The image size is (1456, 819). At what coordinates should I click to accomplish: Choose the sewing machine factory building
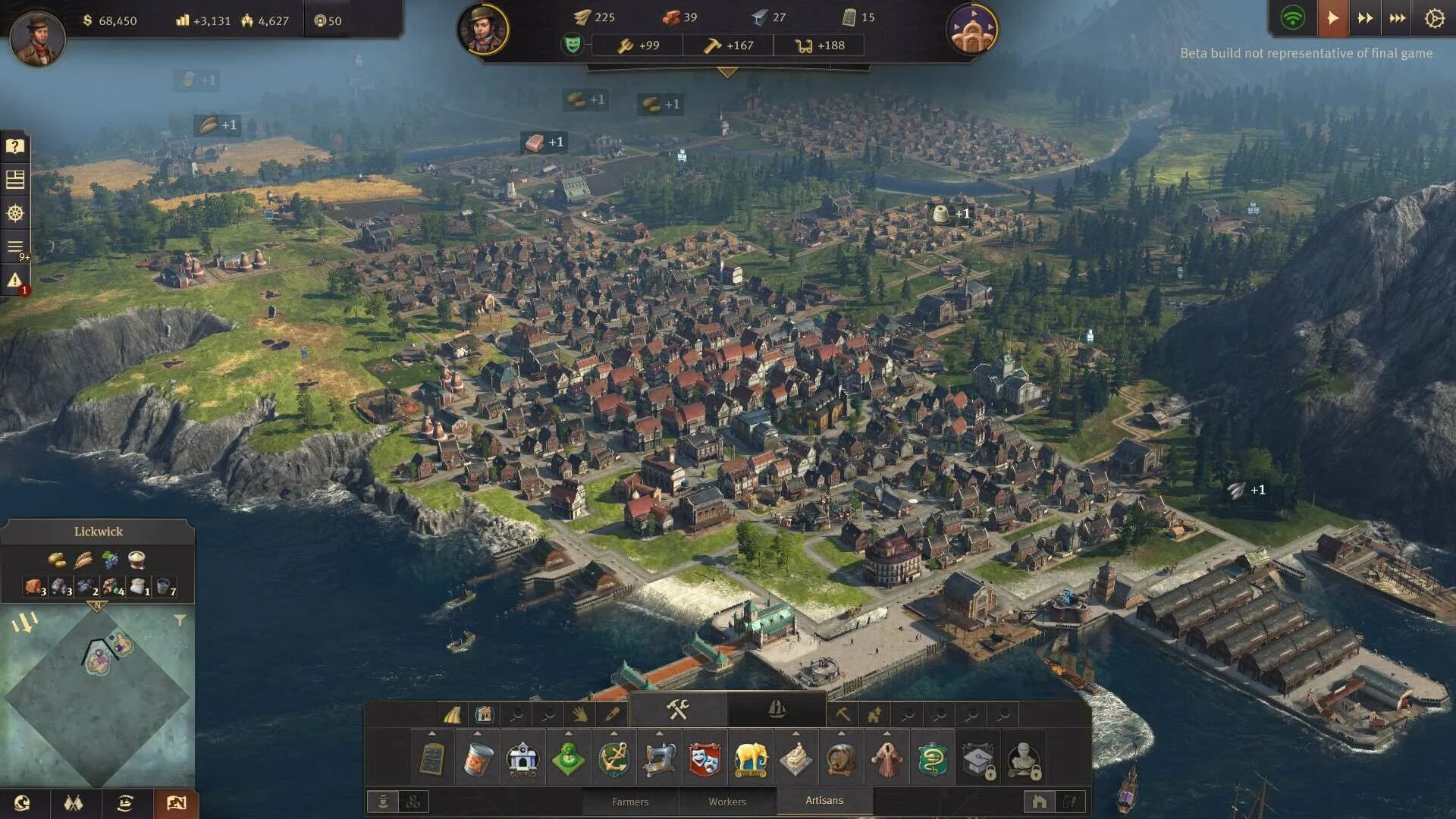coord(660,759)
